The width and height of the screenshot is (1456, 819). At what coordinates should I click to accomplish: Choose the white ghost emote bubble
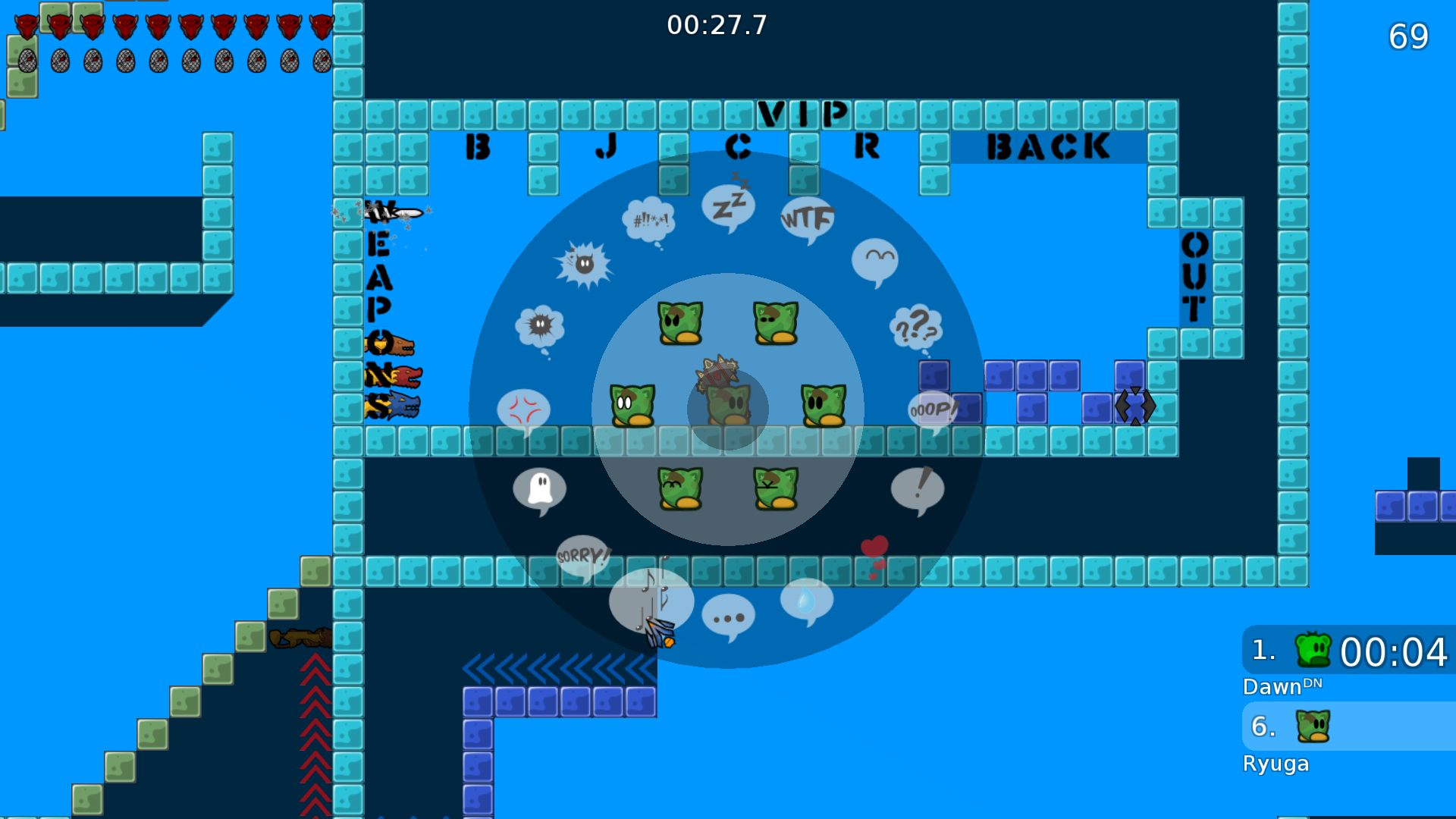pos(539,489)
